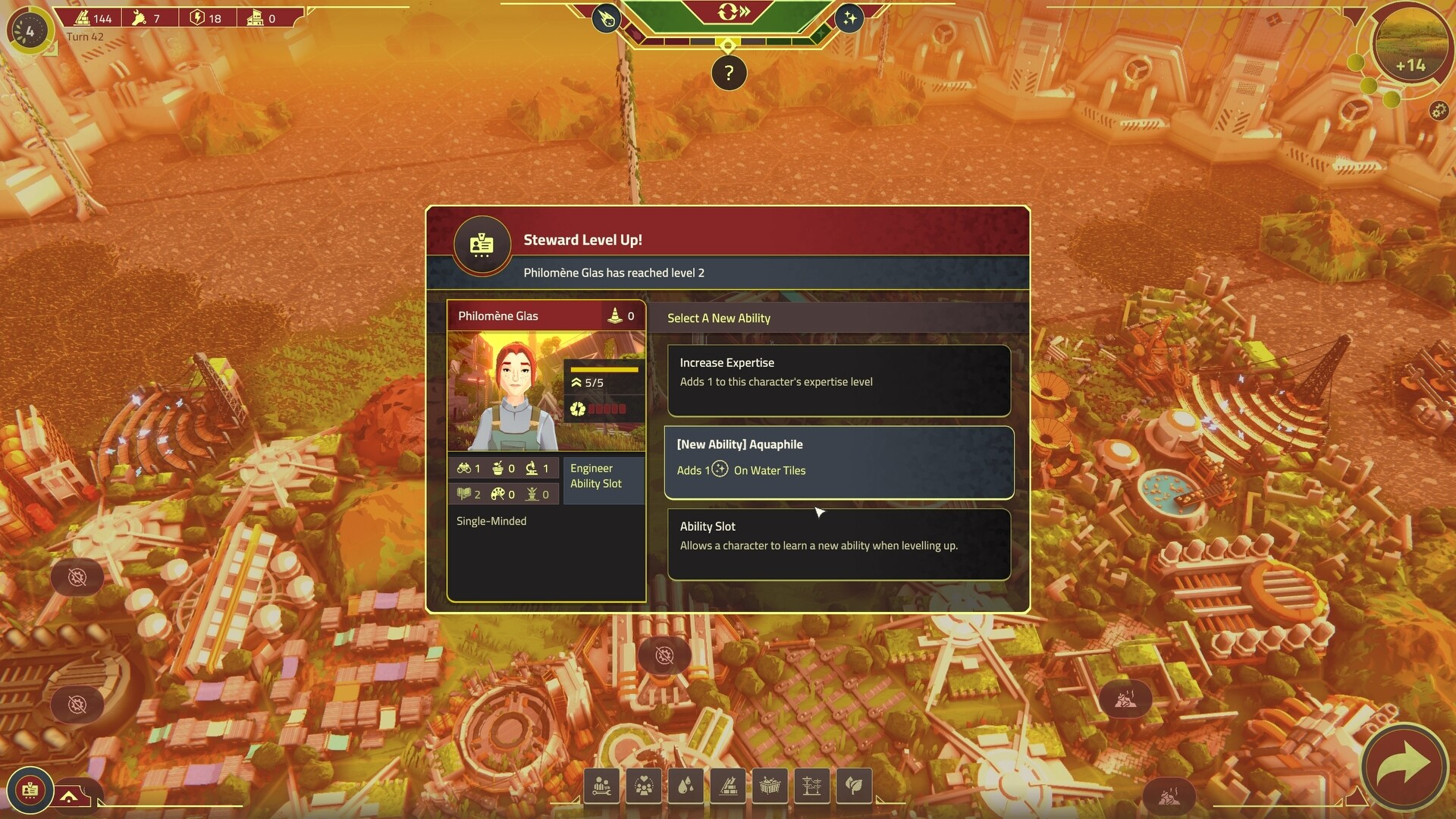The width and height of the screenshot is (1456, 819).
Task: Pick the Ability Slot upgrade option
Action: point(839,544)
